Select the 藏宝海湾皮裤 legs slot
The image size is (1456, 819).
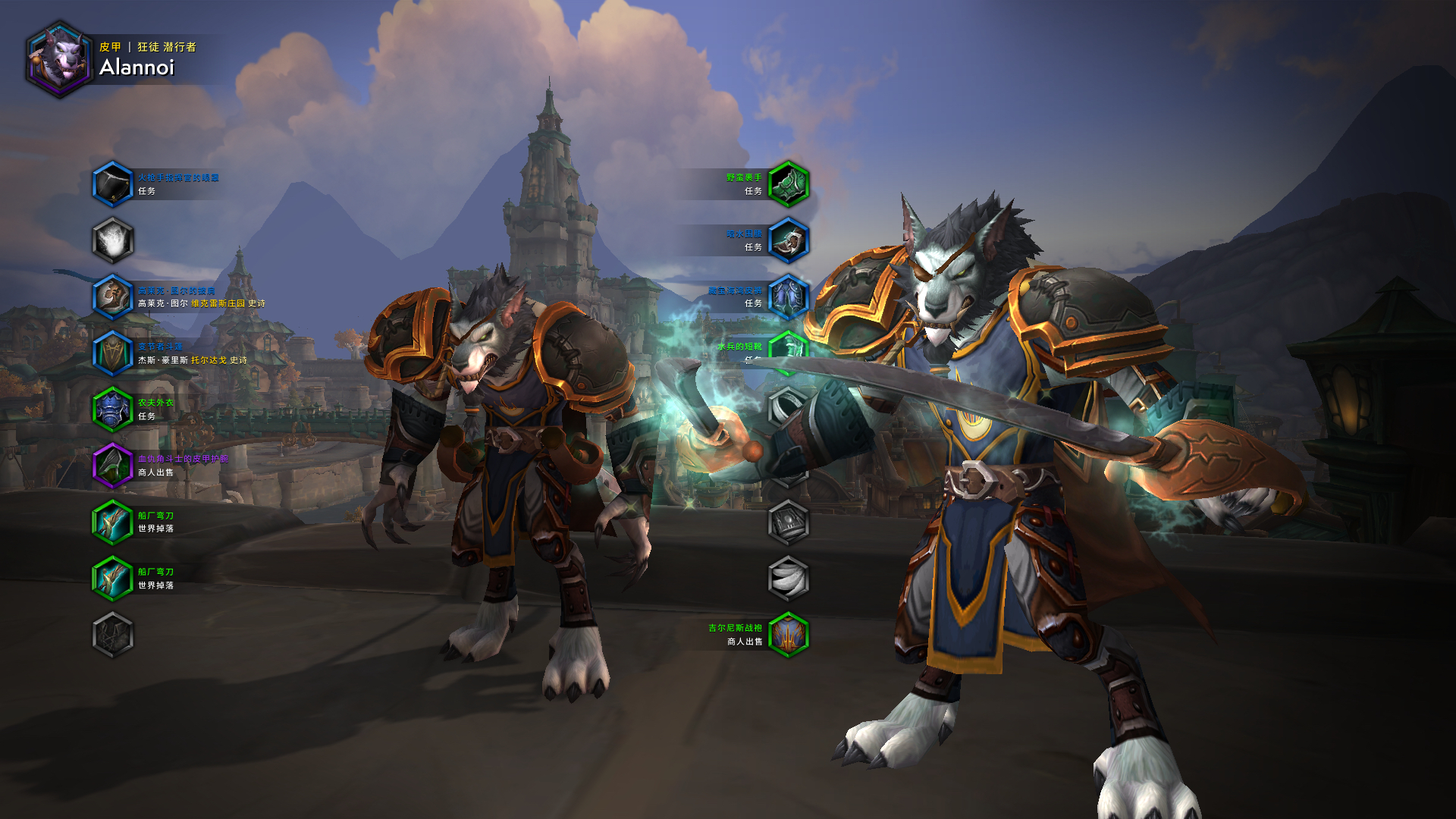(789, 297)
